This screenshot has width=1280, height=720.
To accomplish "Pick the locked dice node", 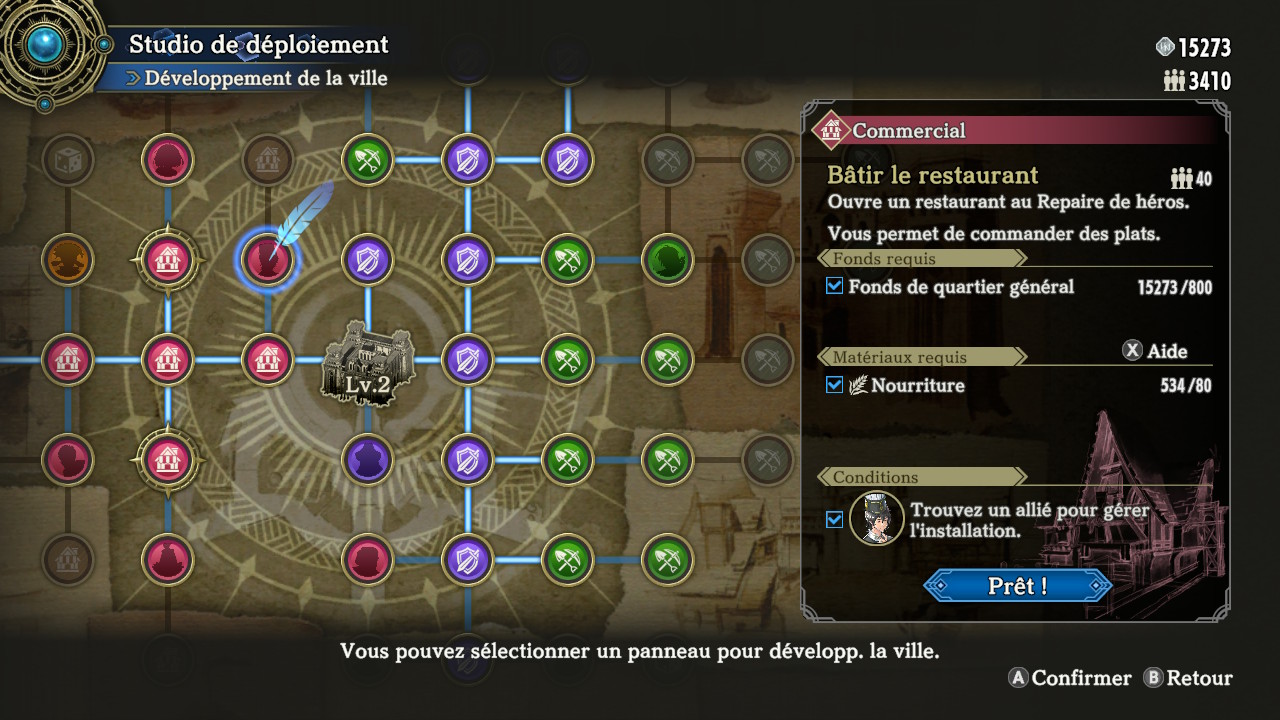I will pos(68,159).
